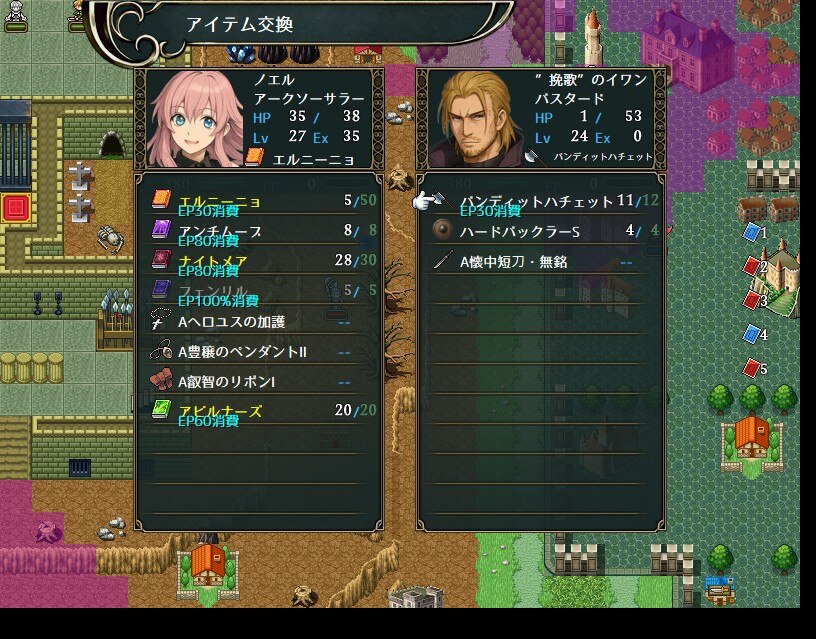
Task: Select the greyed-out フェンリル tome
Action: [x=258, y=291]
